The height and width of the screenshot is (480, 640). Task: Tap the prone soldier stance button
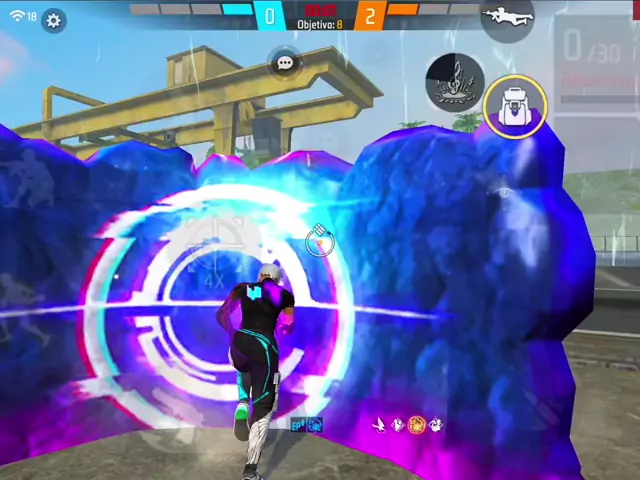click(x=506, y=16)
